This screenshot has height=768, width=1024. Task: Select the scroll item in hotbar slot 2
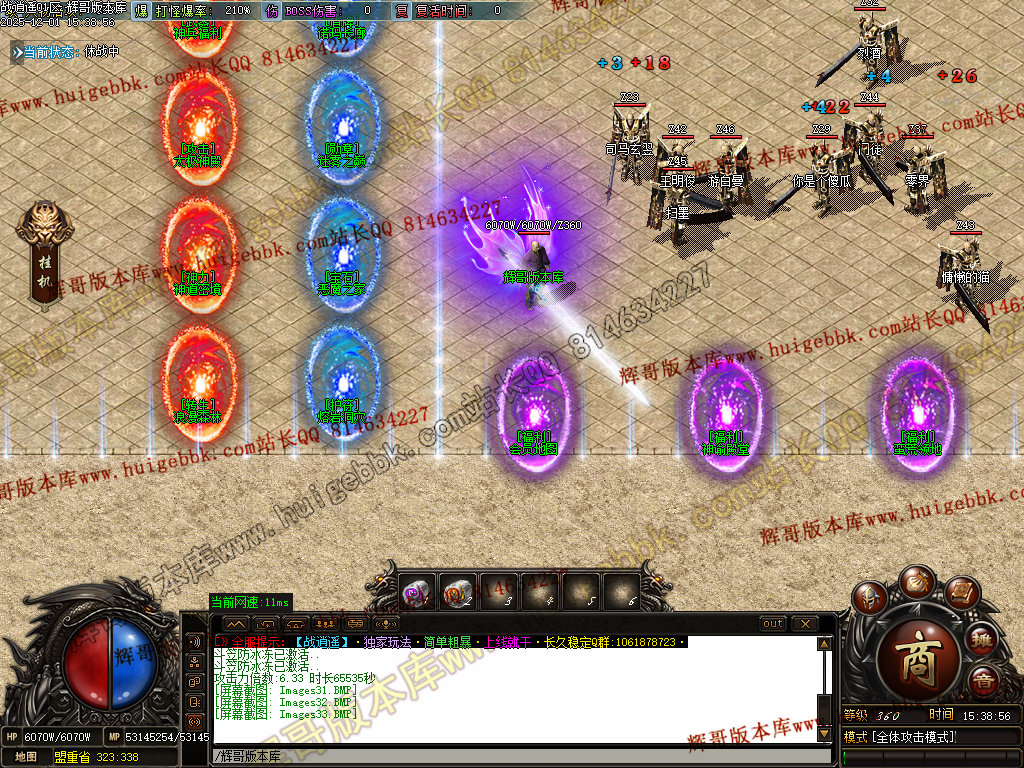pyautogui.click(x=457, y=593)
